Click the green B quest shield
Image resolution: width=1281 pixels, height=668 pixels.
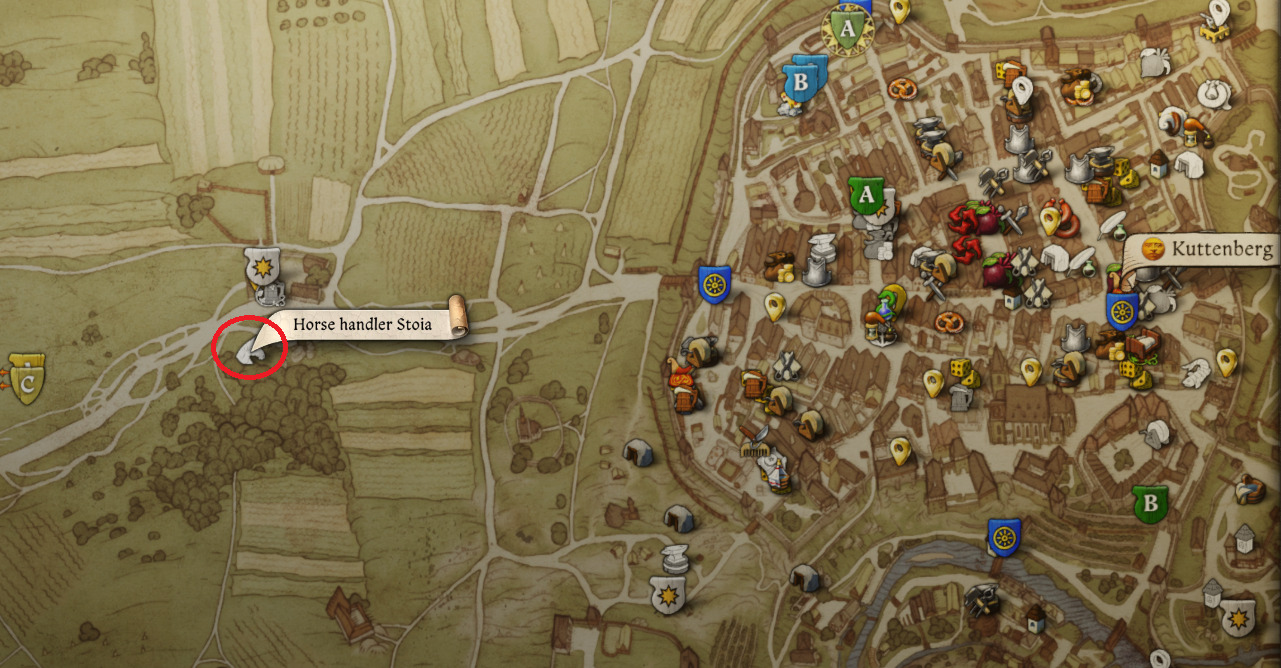pyautogui.click(x=1151, y=503)
